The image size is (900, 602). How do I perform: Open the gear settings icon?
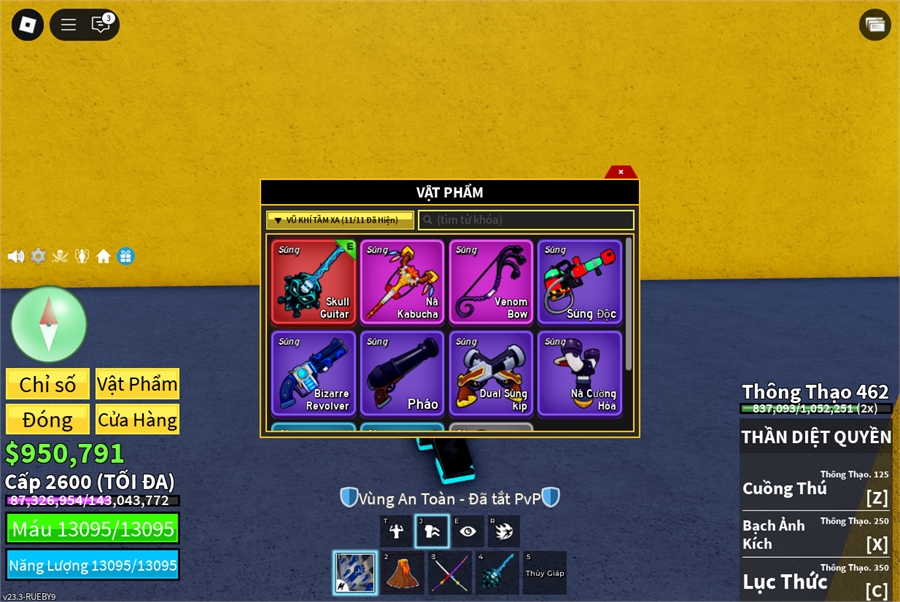pos(38,256)
